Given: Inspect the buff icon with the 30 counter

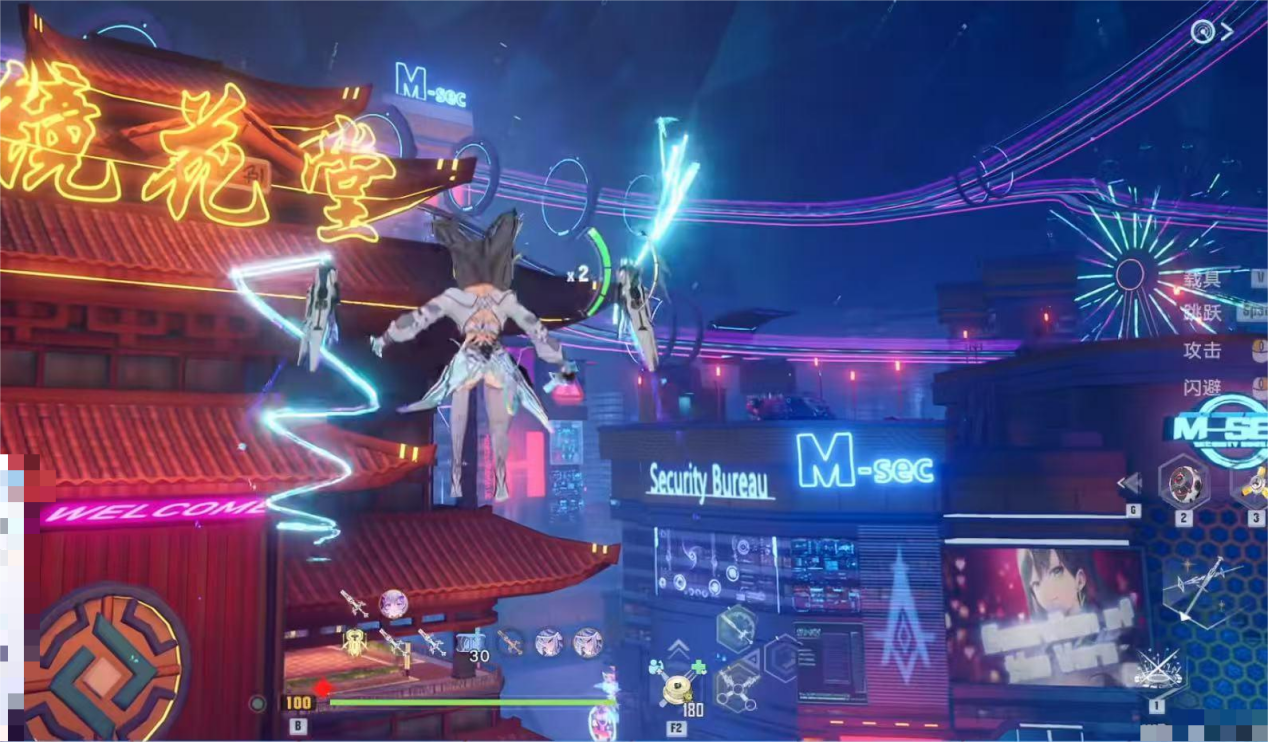Looking at the screenshot, I should tap(470, 644).
